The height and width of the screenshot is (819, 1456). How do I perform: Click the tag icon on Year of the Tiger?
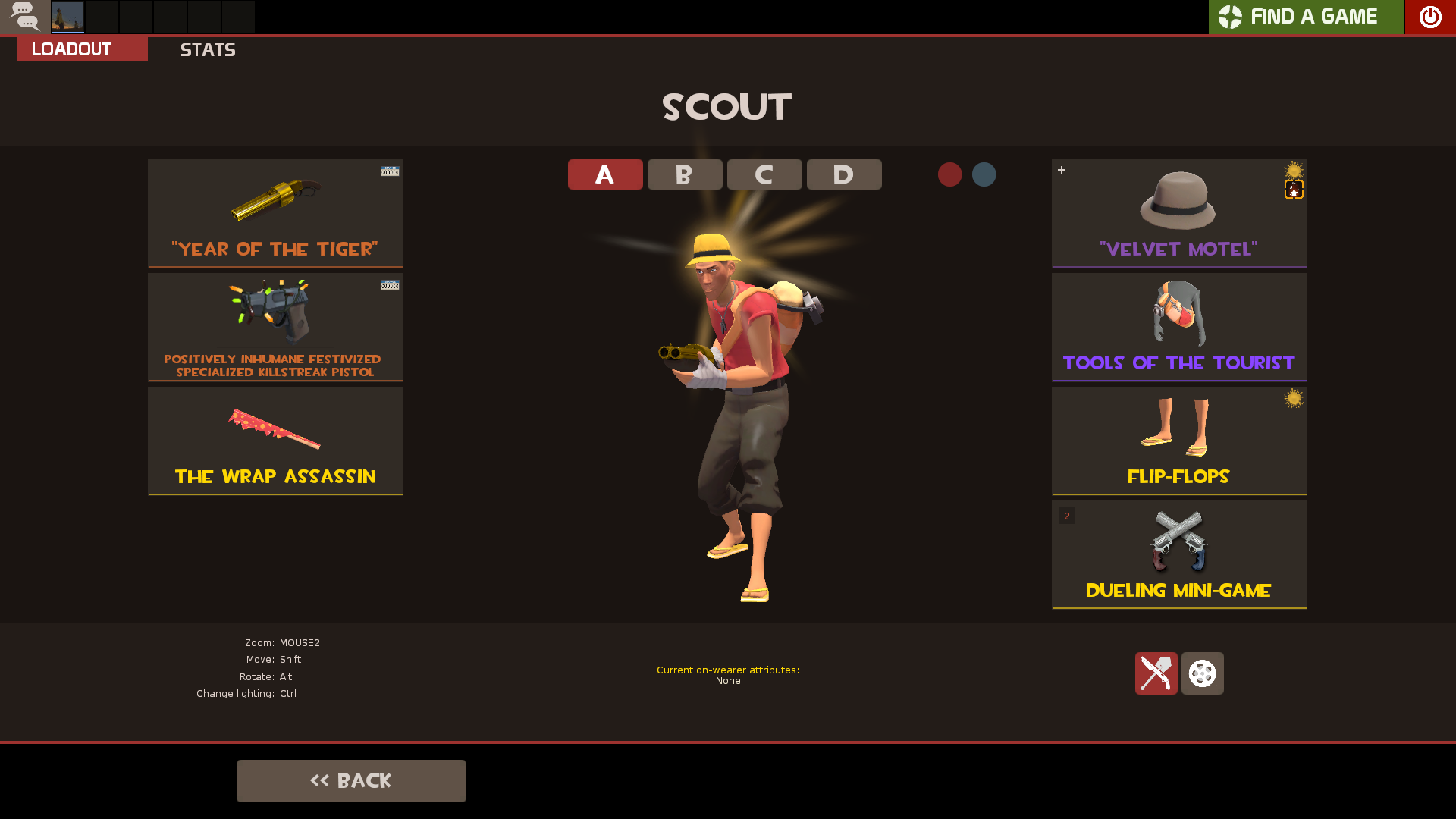(389, 171)
